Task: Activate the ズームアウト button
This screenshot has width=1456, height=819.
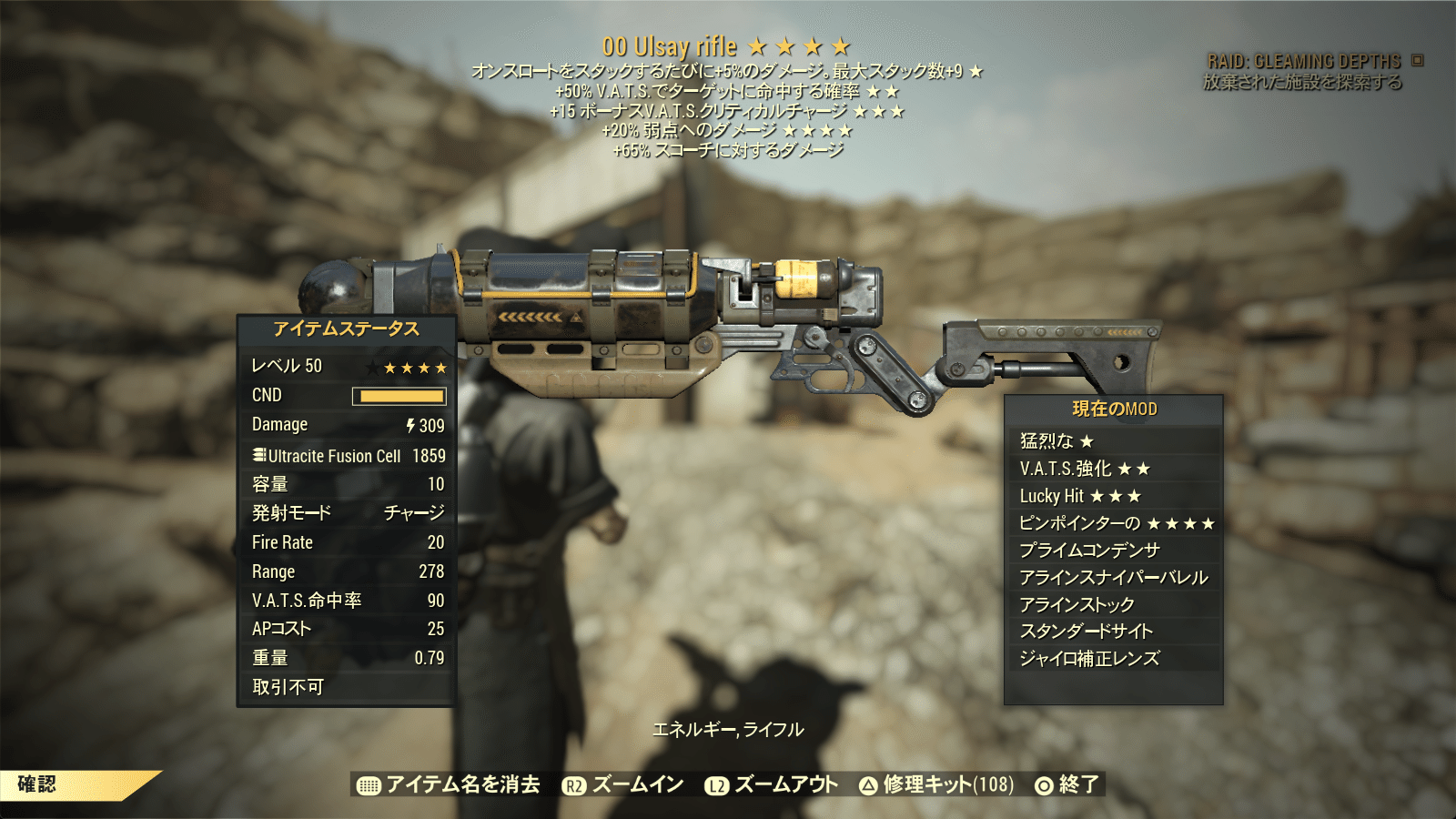Action: point(772,784)
